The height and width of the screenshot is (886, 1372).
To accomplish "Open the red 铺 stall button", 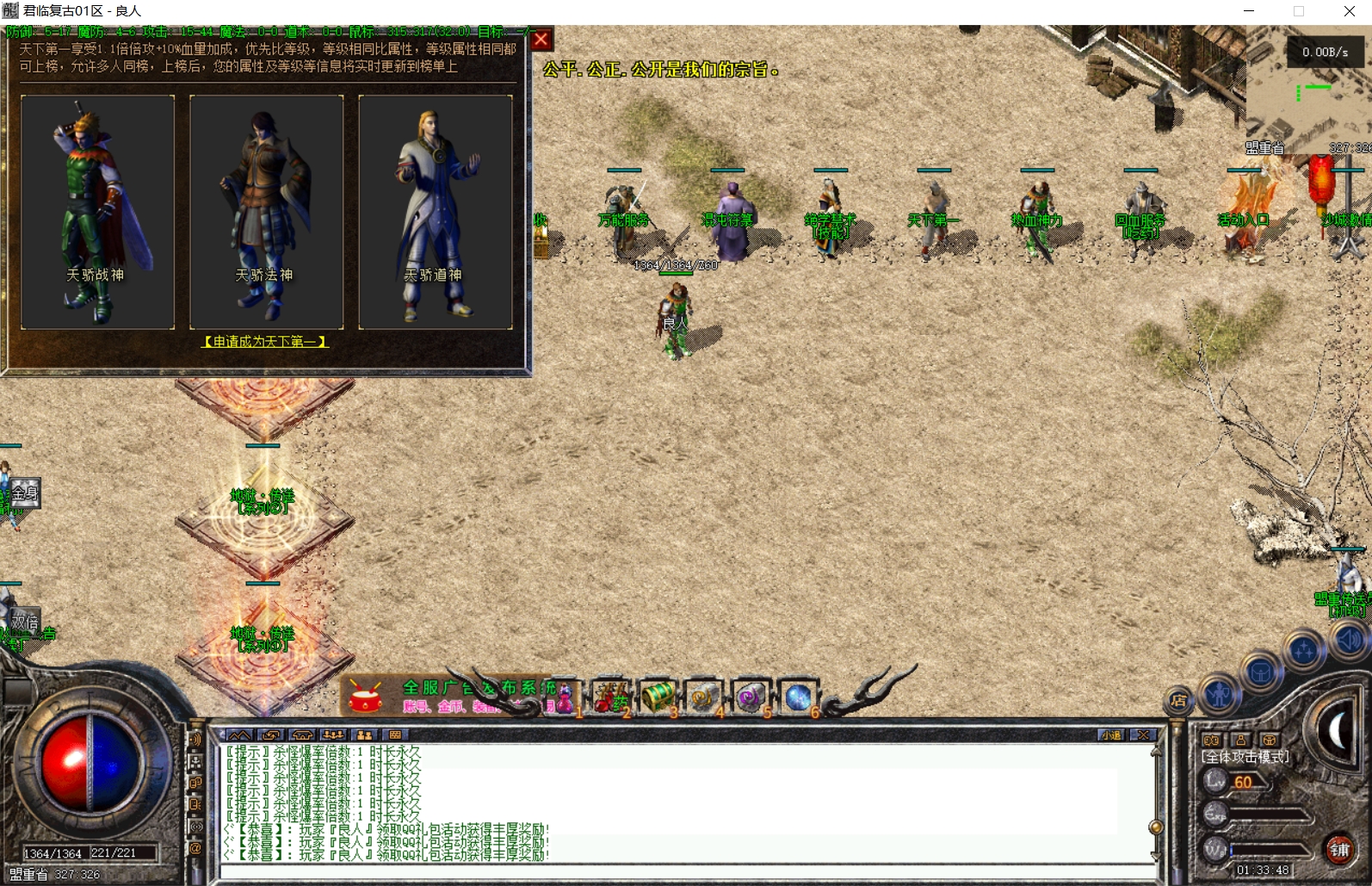I will tap(1339, 850).
